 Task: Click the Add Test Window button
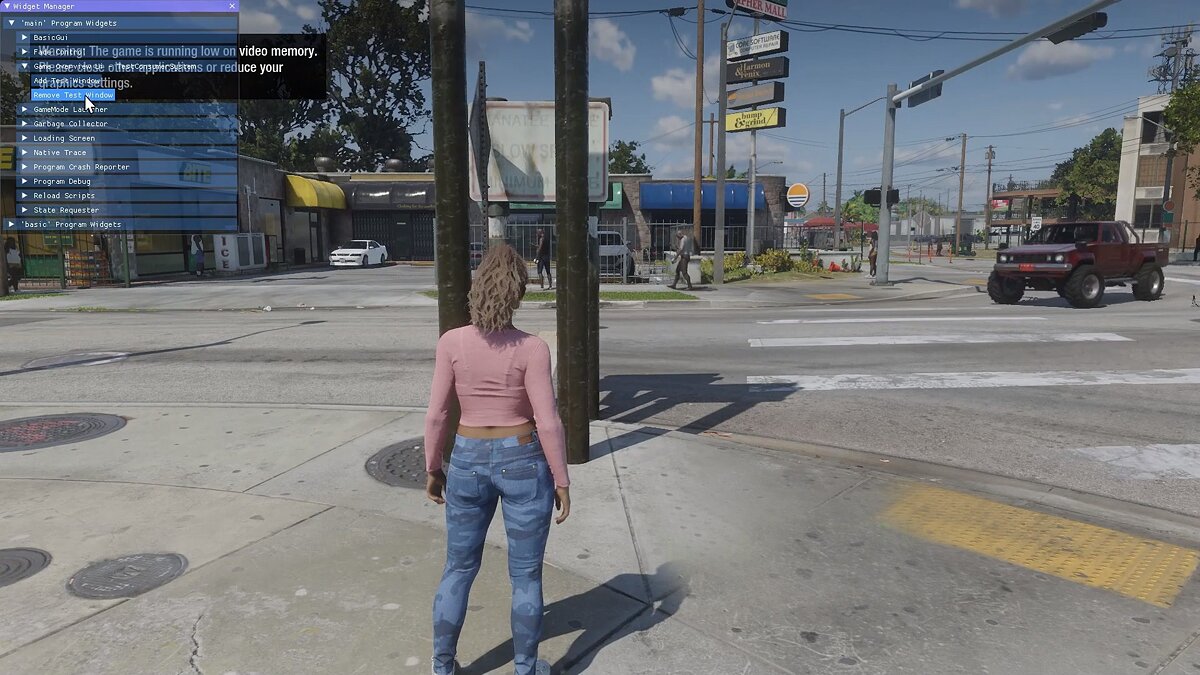(x=67, y=81)
